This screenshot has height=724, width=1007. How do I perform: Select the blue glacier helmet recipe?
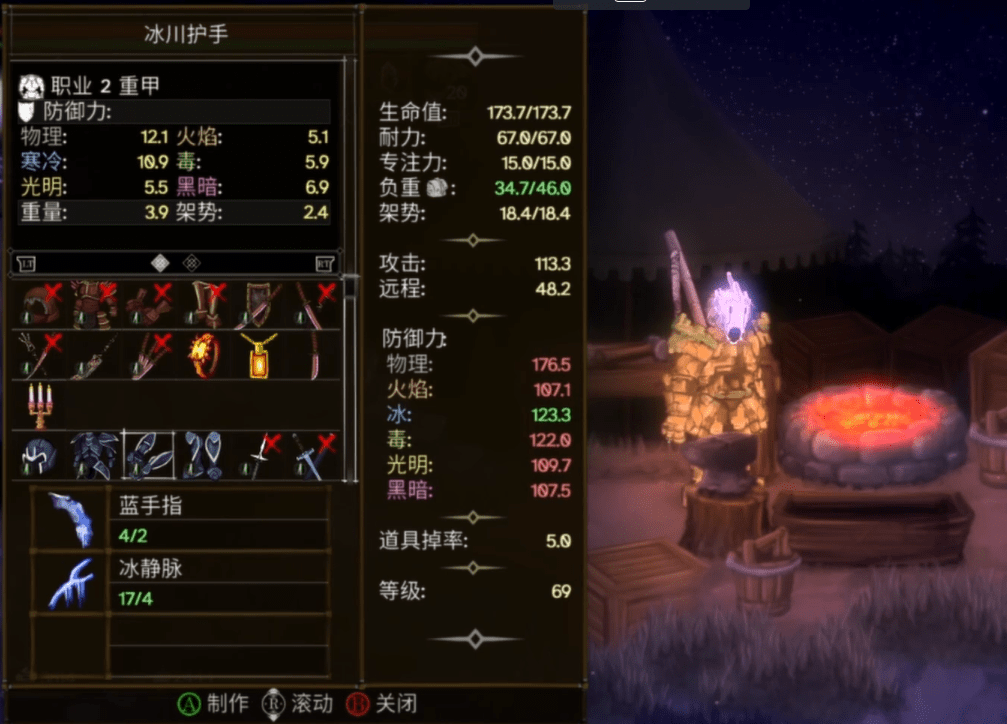pos(38,456)
